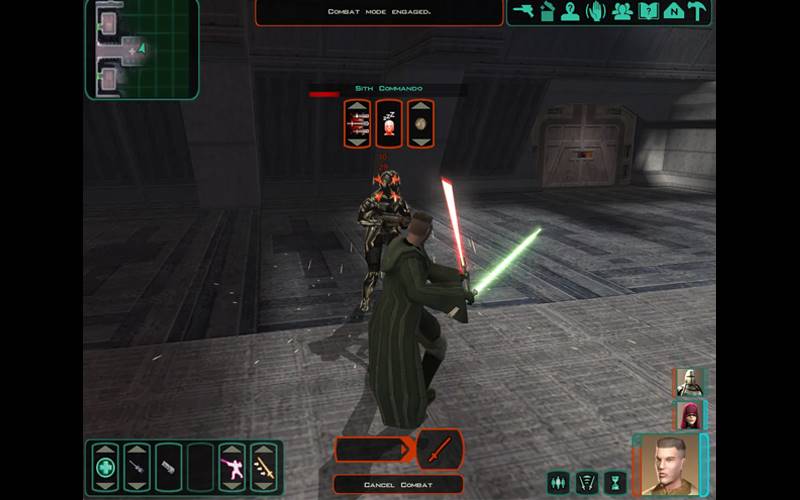Use the medpac green cross slot

click(105, 467)
